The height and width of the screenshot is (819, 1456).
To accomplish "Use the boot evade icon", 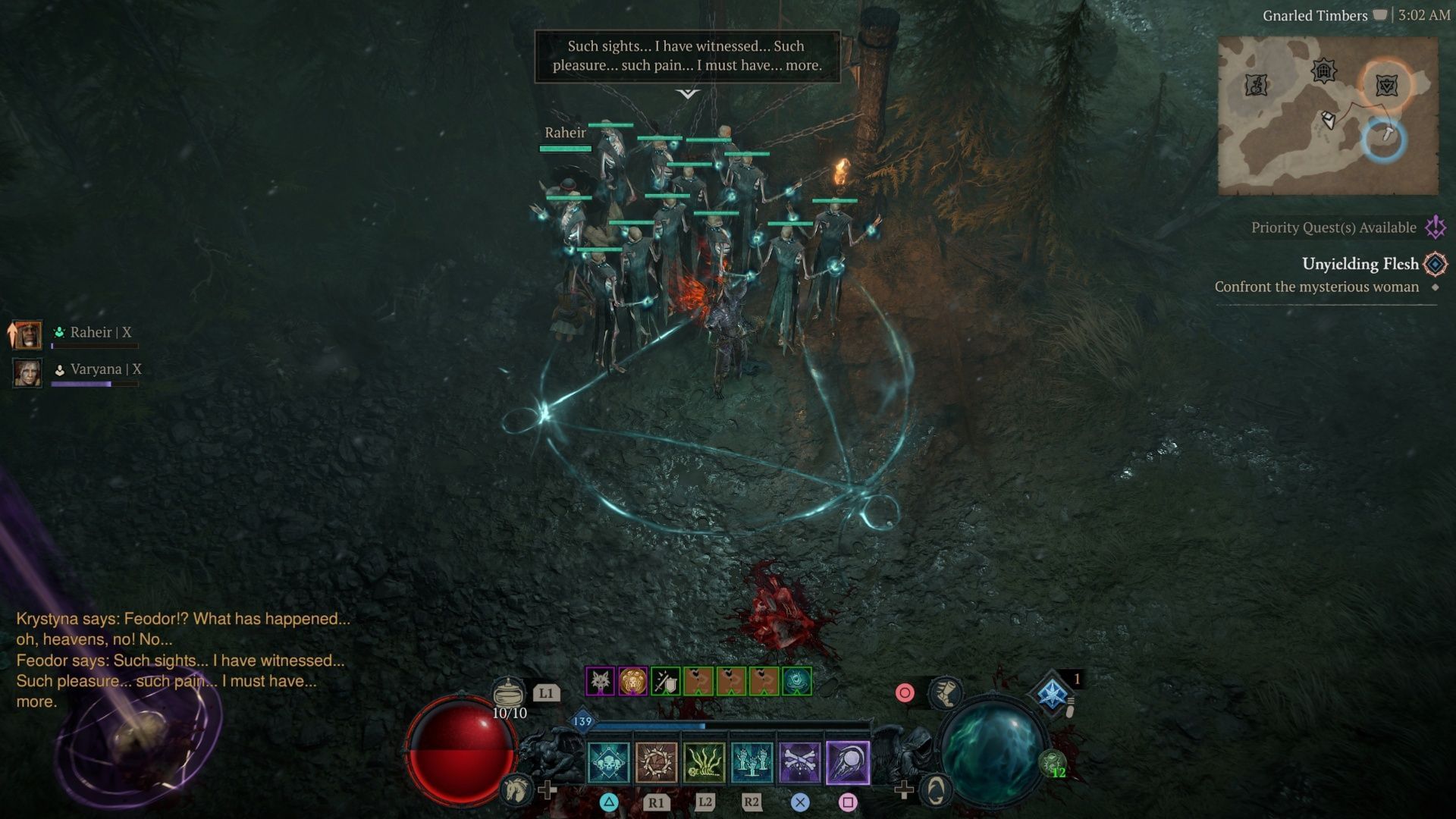I will [945, 692].
